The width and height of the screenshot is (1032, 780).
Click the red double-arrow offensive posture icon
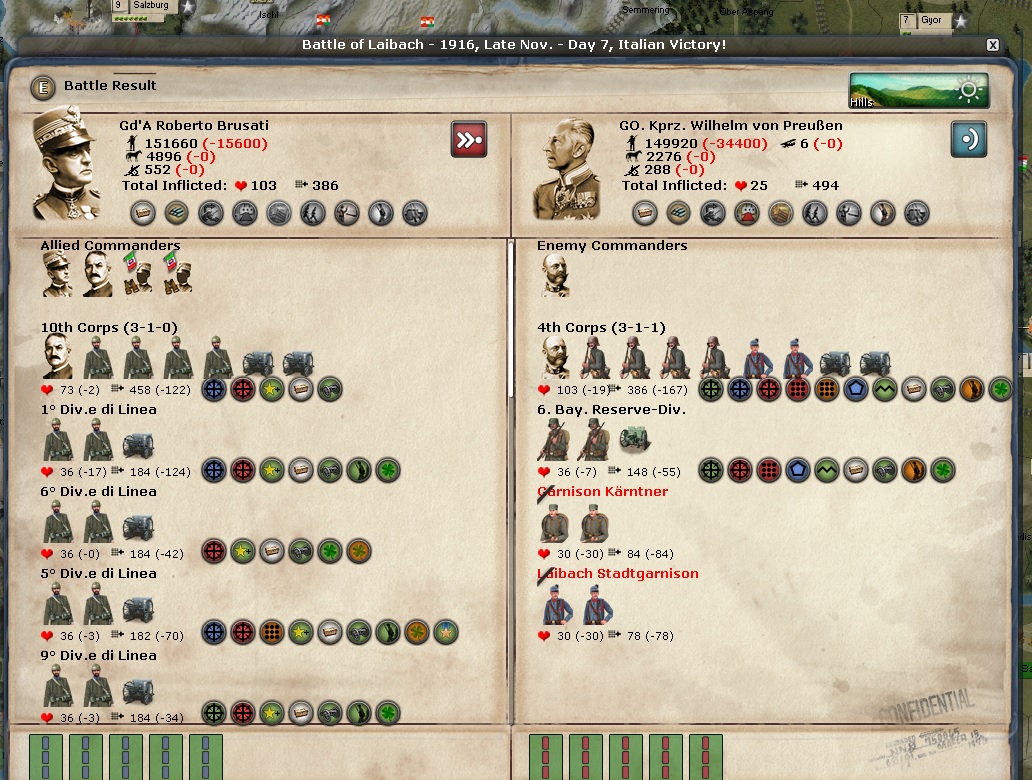468,139
